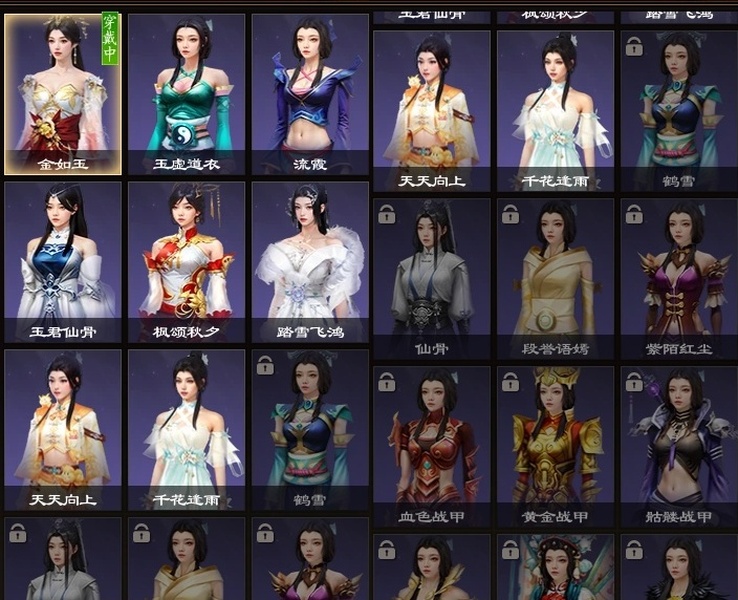The image size is (738, 600).
Task: Choose the locked 段誉语嫣 outfit
Action: [555, 278]
